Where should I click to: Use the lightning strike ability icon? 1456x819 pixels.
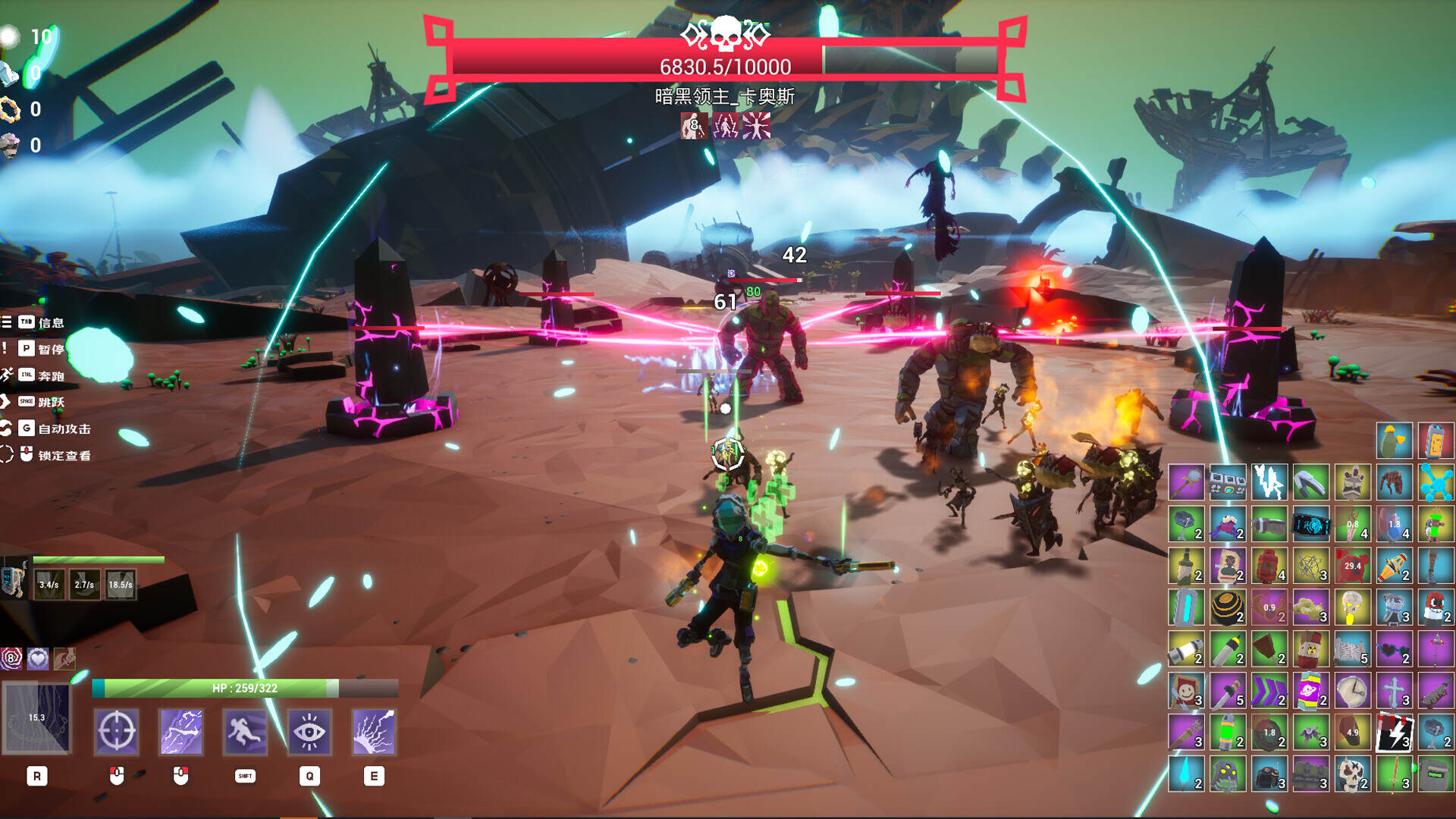(x=180, y=732)
